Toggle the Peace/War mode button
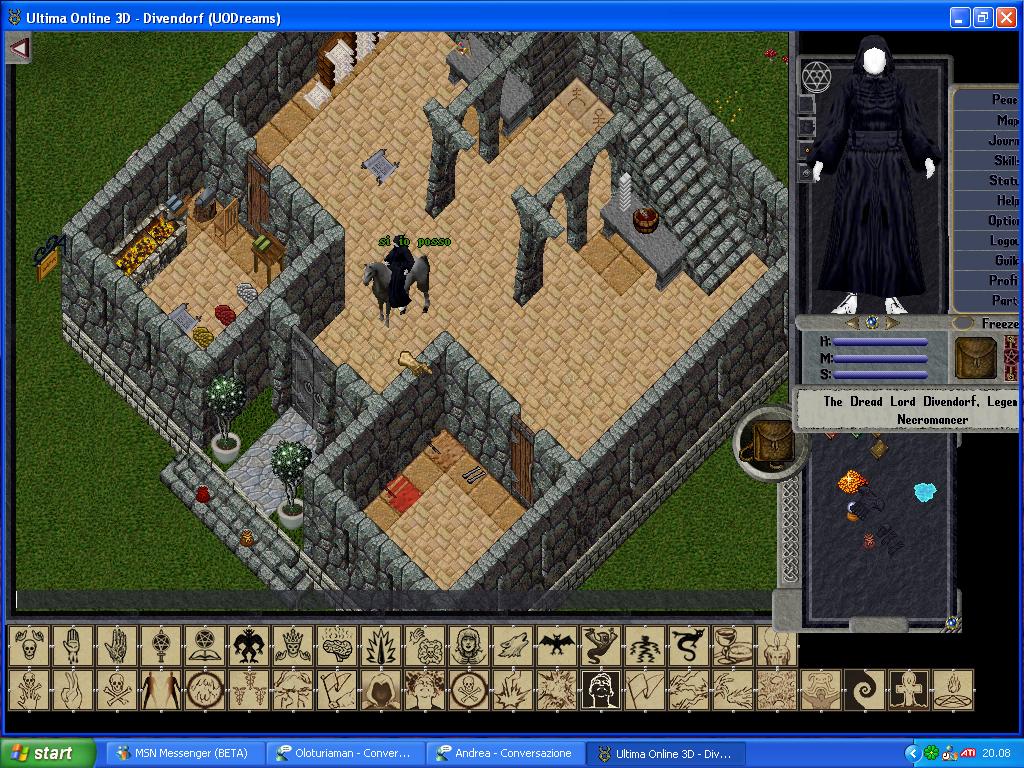This screenshot has height=768, width=1024. coord(1003,100)
